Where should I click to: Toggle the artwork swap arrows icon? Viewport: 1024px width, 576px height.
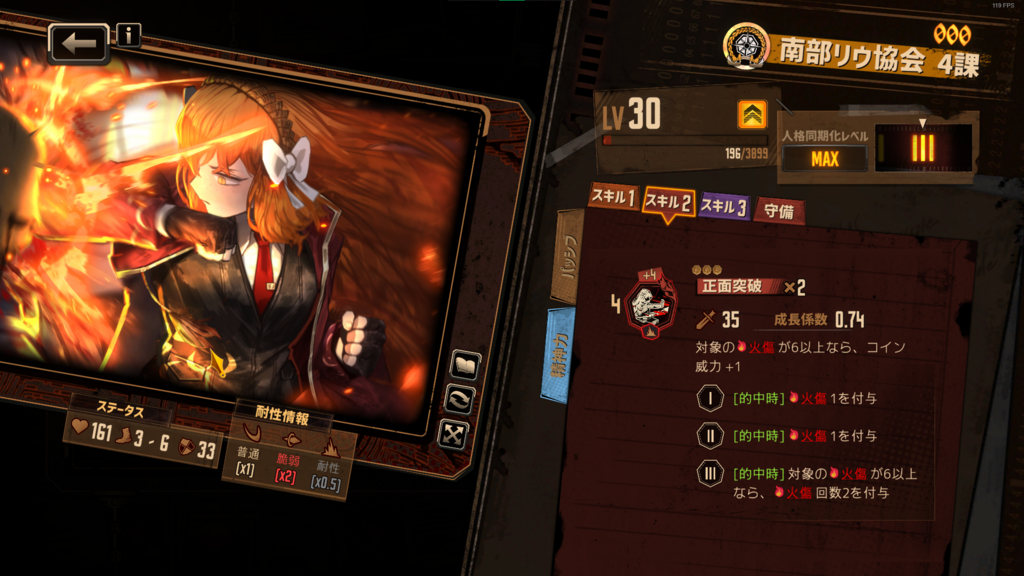(461, 399)
